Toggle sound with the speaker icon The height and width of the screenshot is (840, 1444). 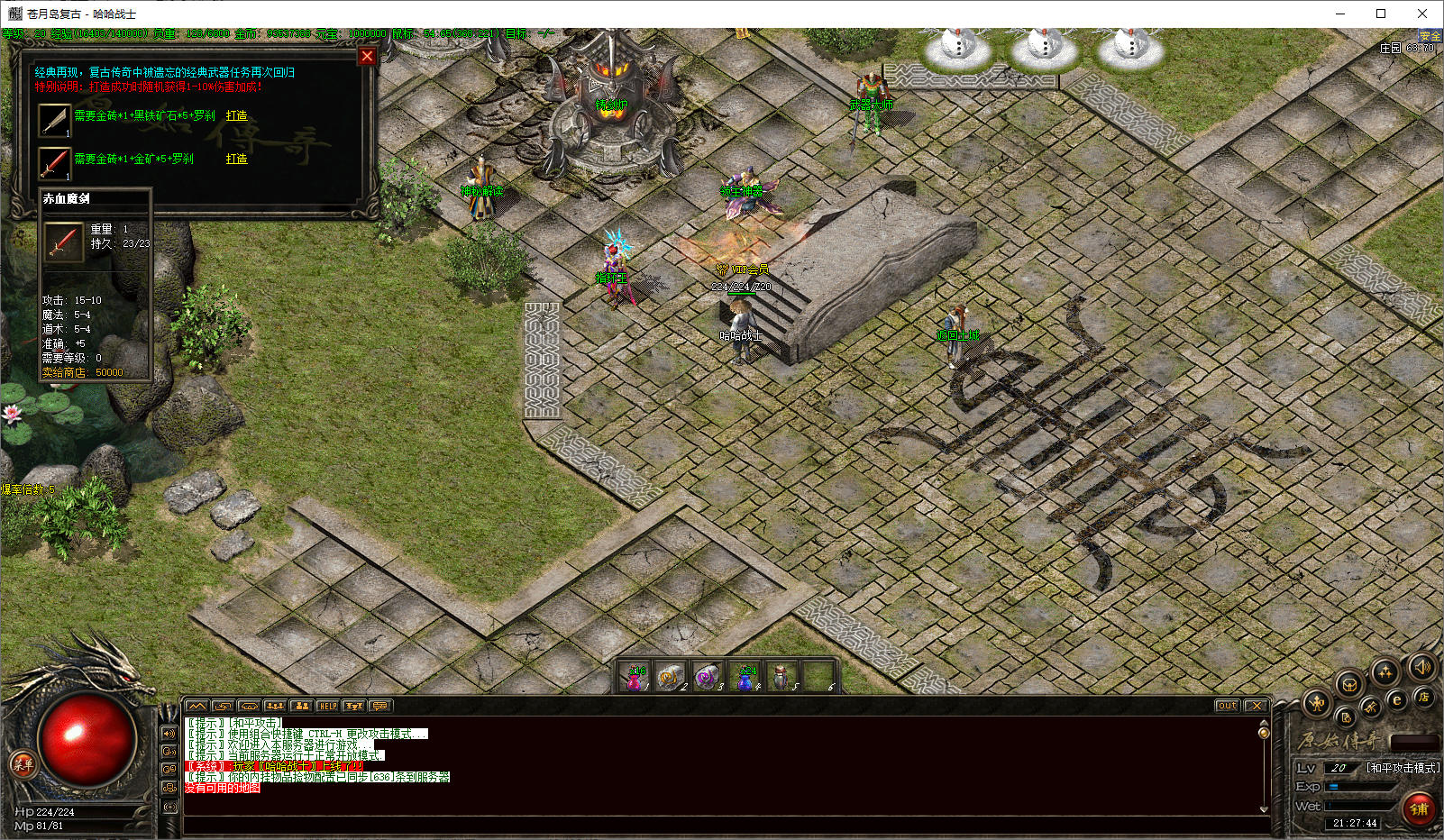click(x=1421, y=667)
